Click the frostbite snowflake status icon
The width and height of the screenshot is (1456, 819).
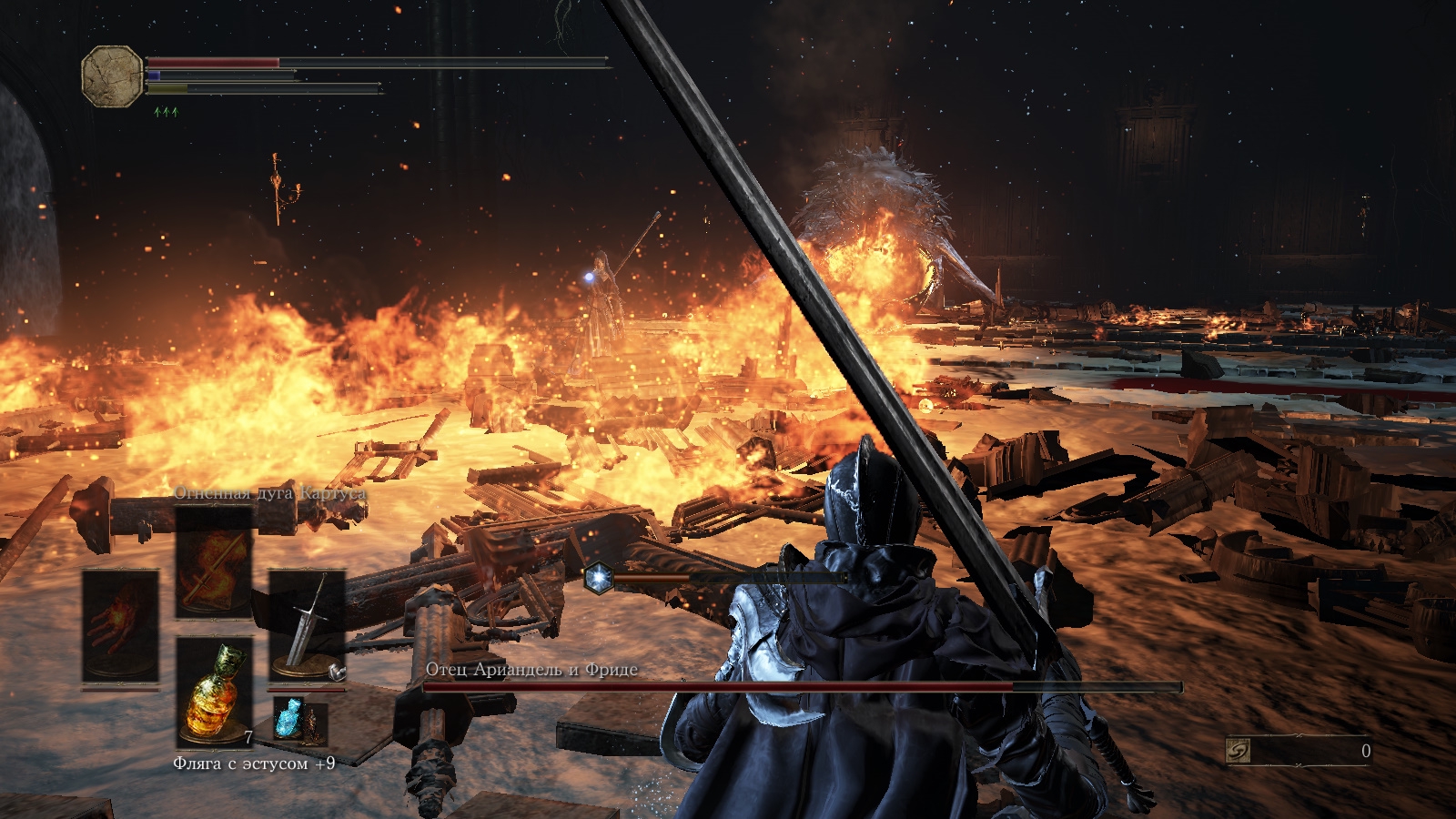(598, 579)
